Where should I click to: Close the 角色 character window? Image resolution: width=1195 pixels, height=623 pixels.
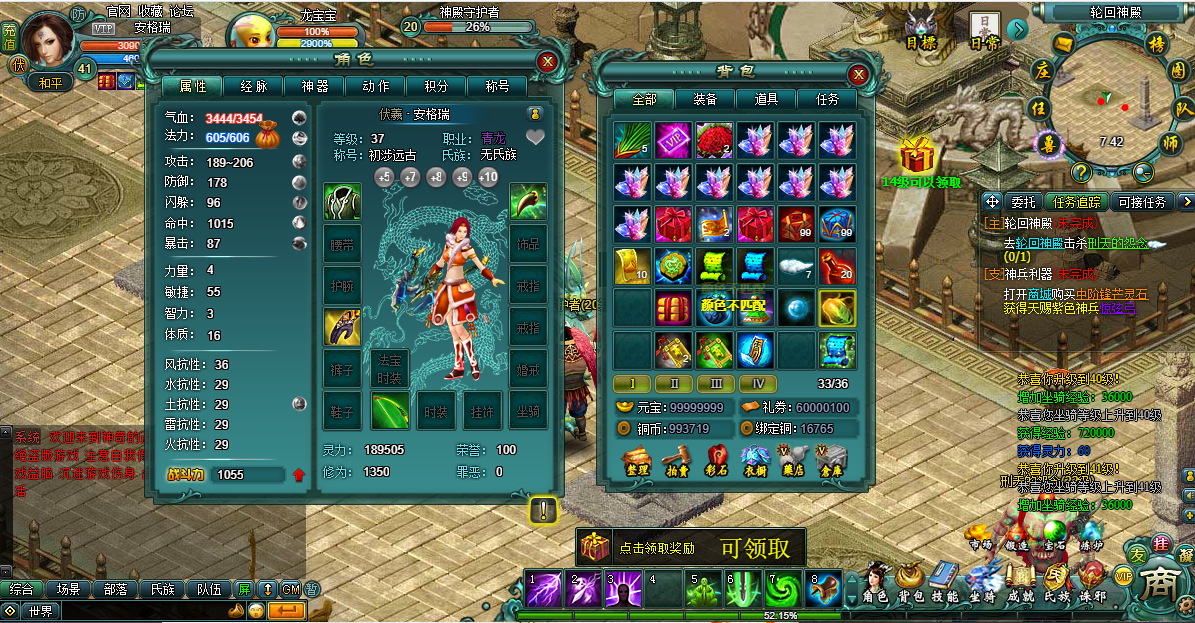coord(547,62)
